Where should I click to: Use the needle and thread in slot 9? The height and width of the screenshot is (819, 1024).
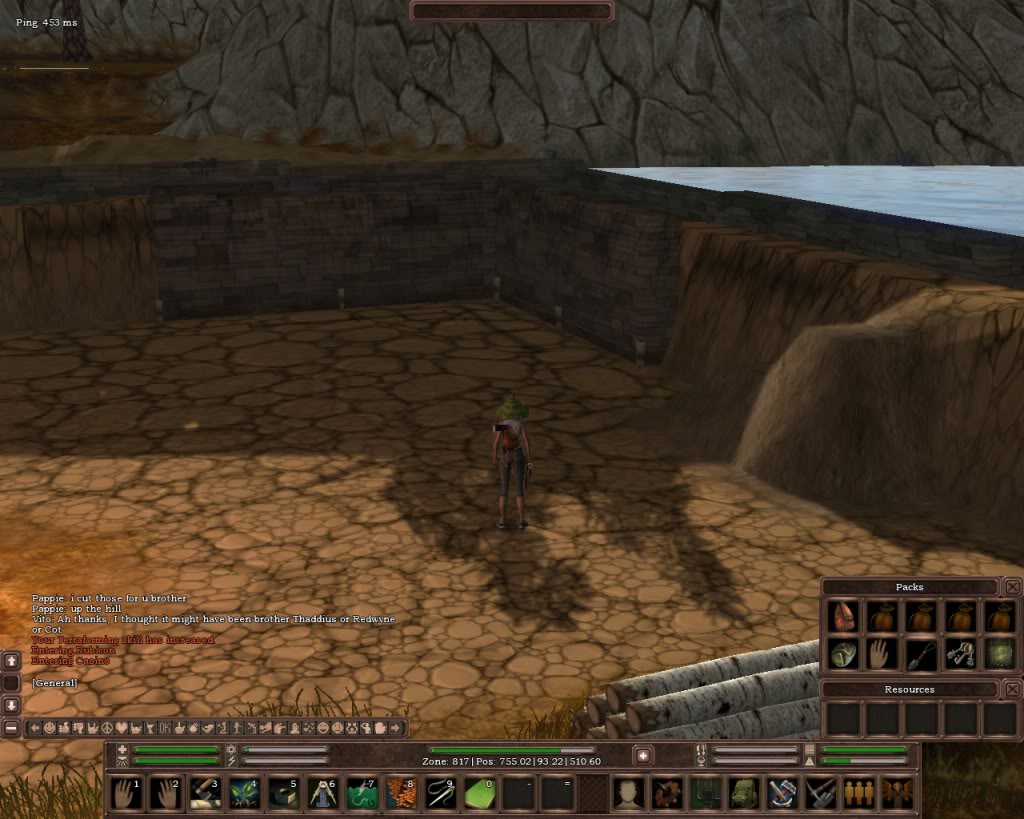tap(441, 793)
